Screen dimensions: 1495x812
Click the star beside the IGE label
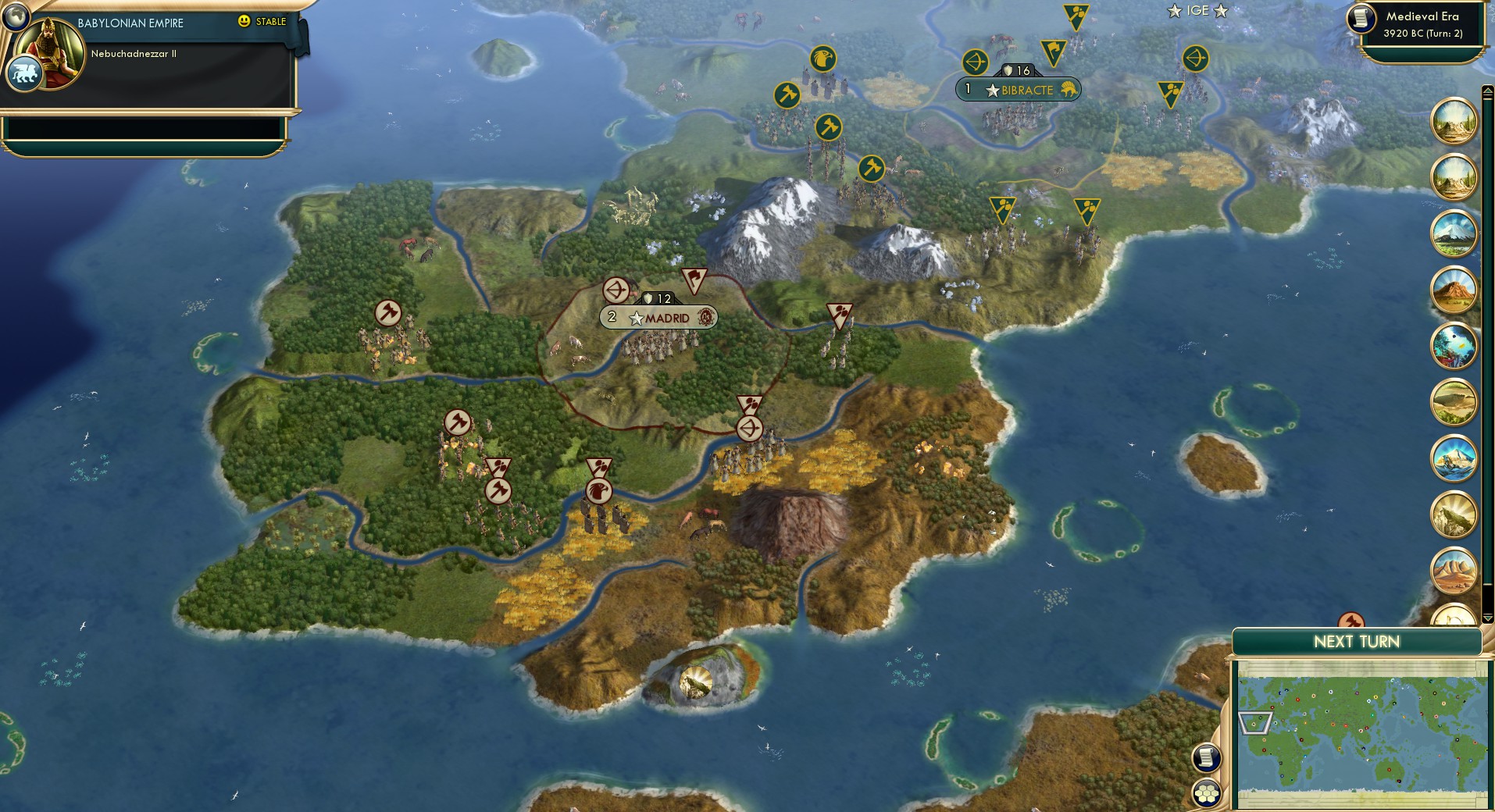[x=1173, y=11]
